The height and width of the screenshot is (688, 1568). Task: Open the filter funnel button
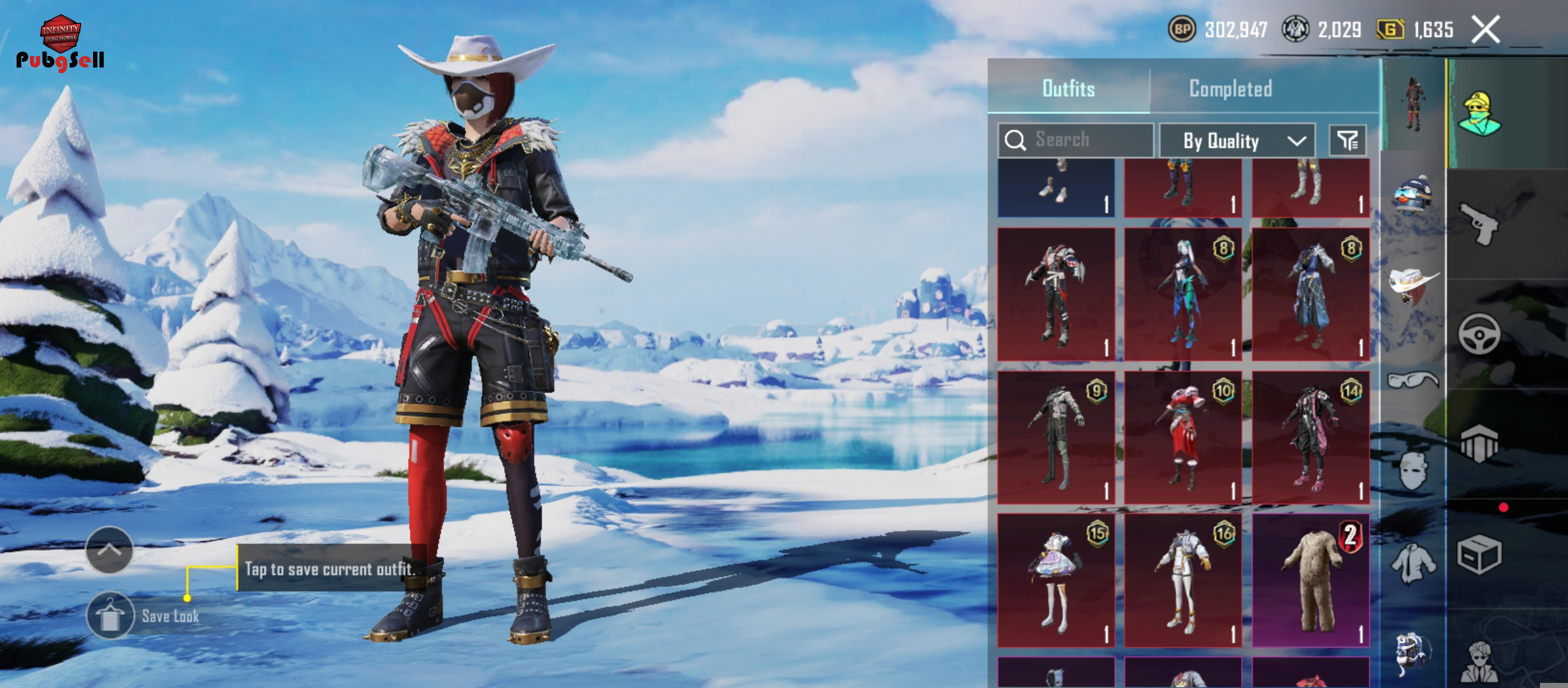point(1347,140)
